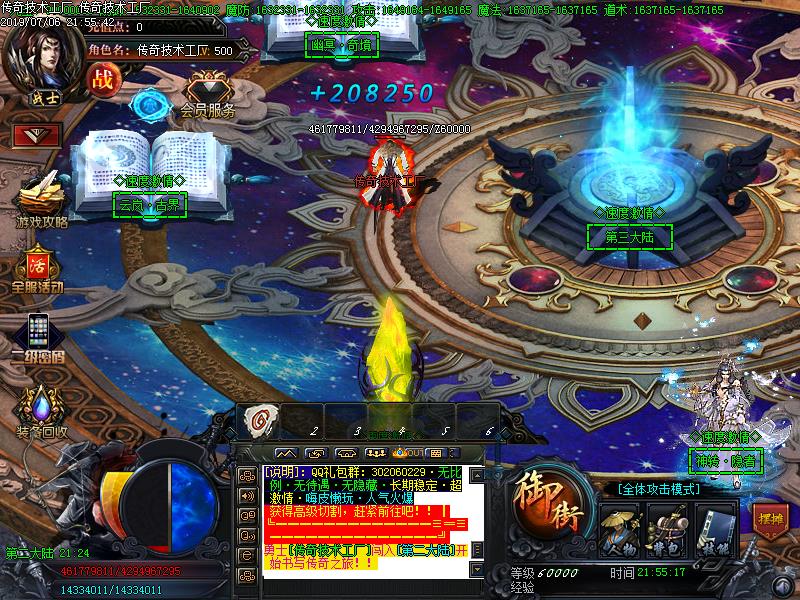Open the 会员服务 membership diamond icon
Image resolution: width=800 pixels, height=600 pixels.
(x=208, y=90)
